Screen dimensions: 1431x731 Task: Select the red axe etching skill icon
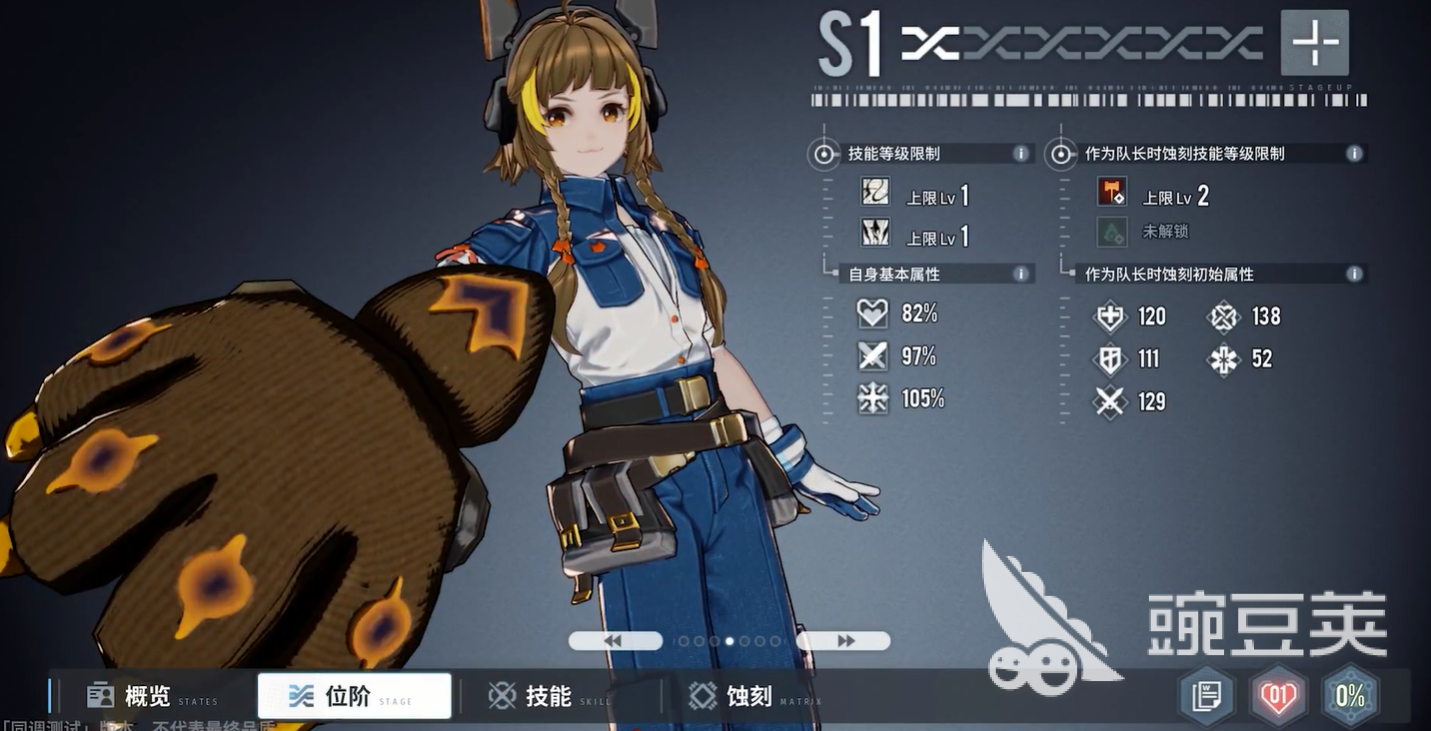coord(1111,192)
